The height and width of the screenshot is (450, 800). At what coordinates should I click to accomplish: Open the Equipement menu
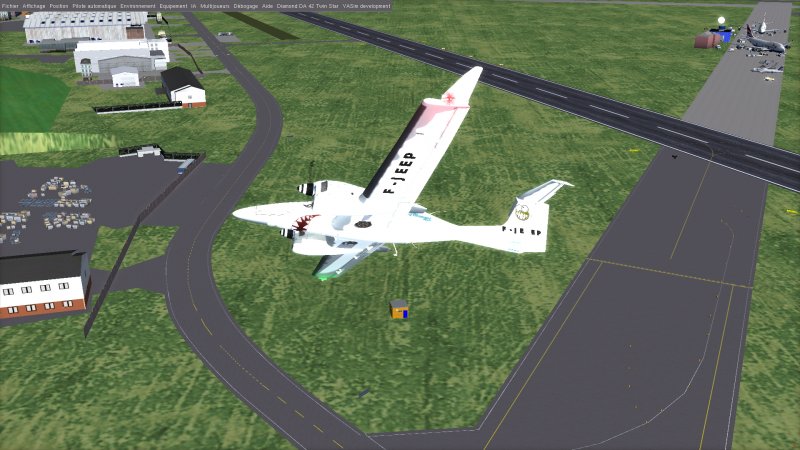pyautogui.click(x=174, y=5)
